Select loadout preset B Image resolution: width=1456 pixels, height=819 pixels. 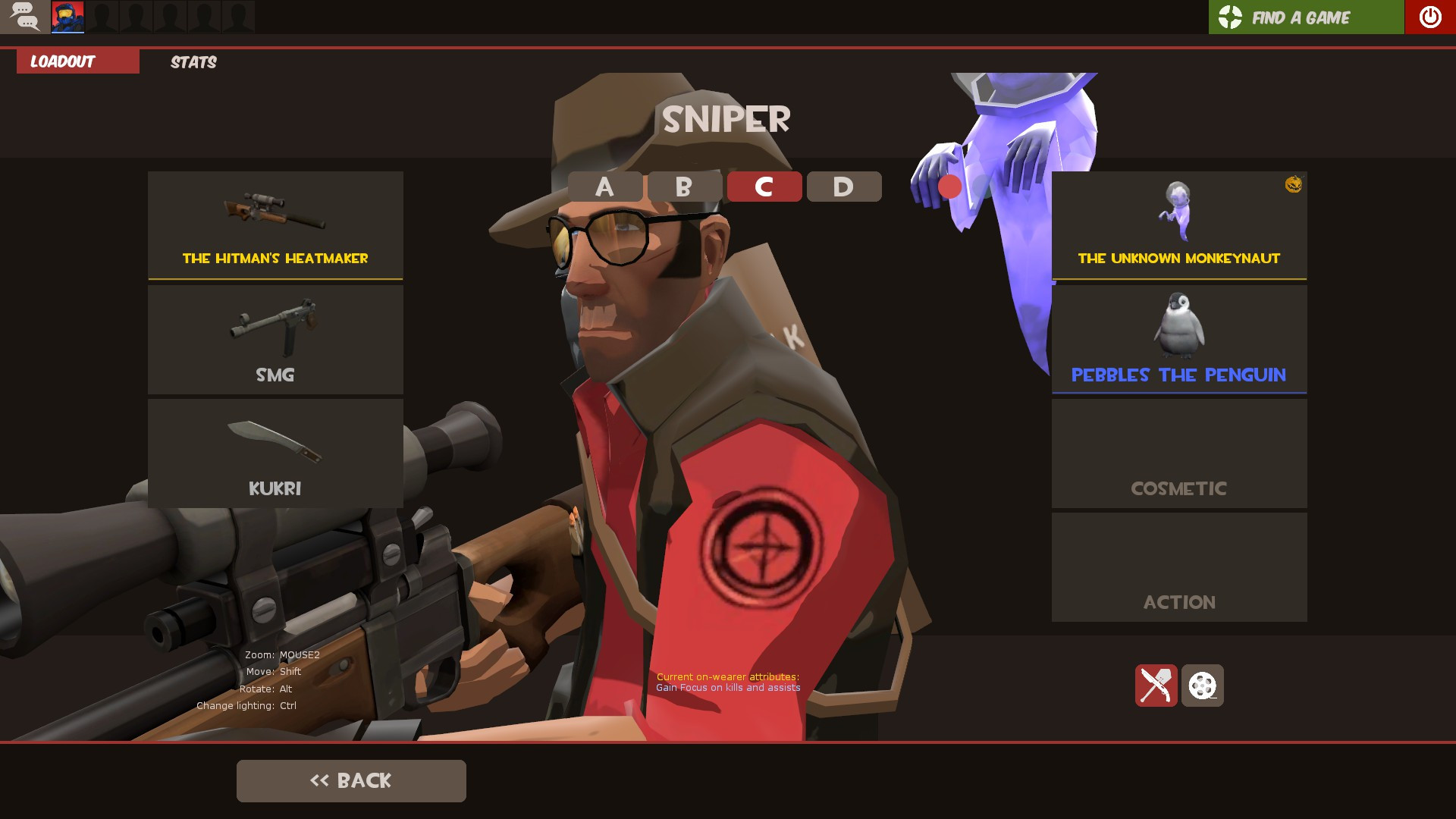pos(684,187)
